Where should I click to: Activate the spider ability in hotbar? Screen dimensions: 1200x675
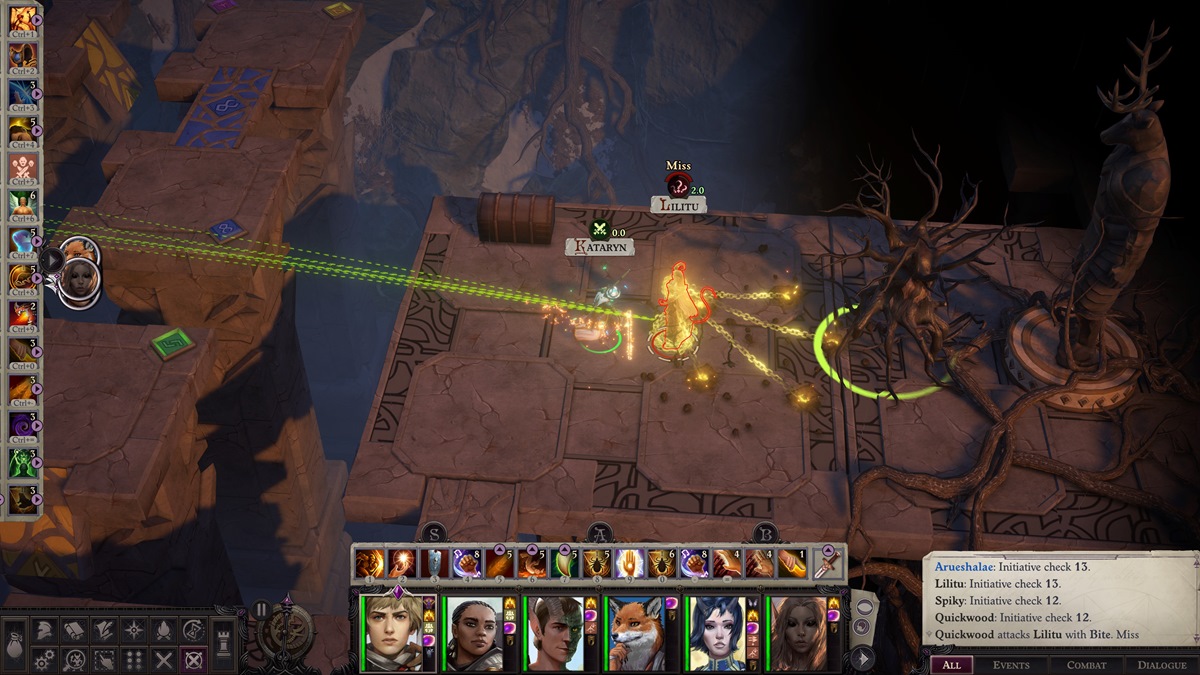click(x=595, y=564)
